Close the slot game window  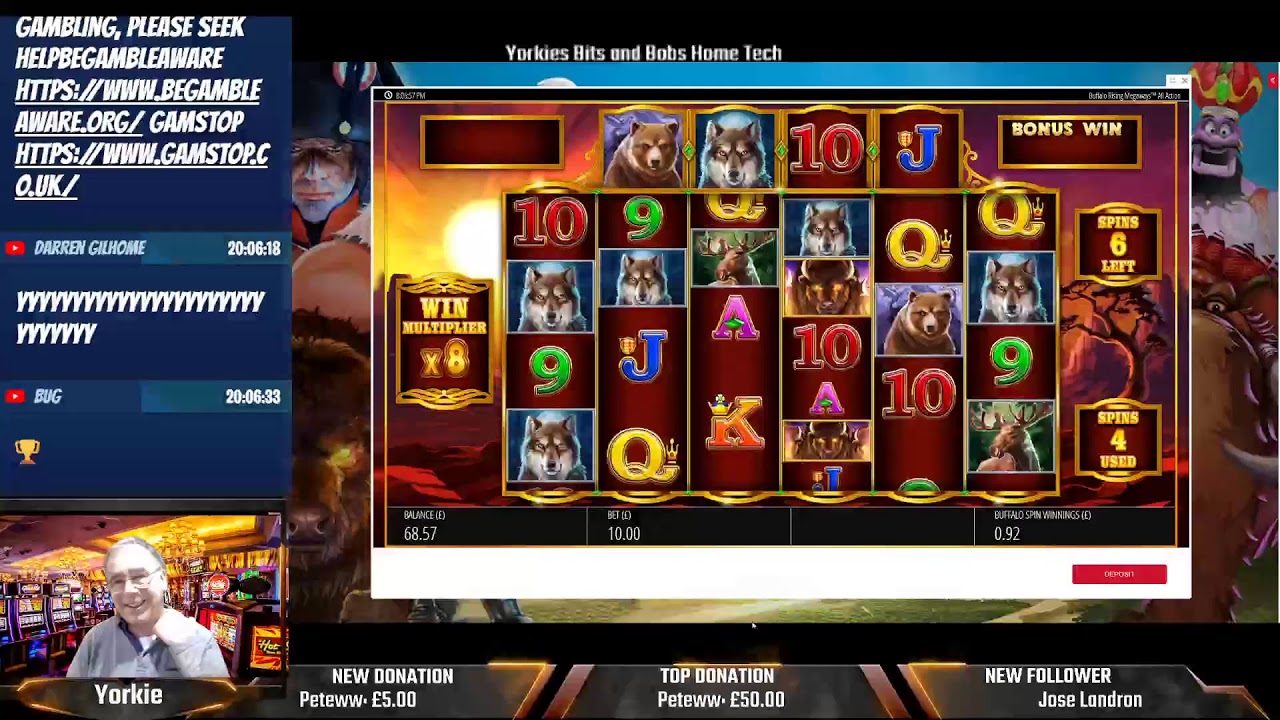(x=1185, y=81)
